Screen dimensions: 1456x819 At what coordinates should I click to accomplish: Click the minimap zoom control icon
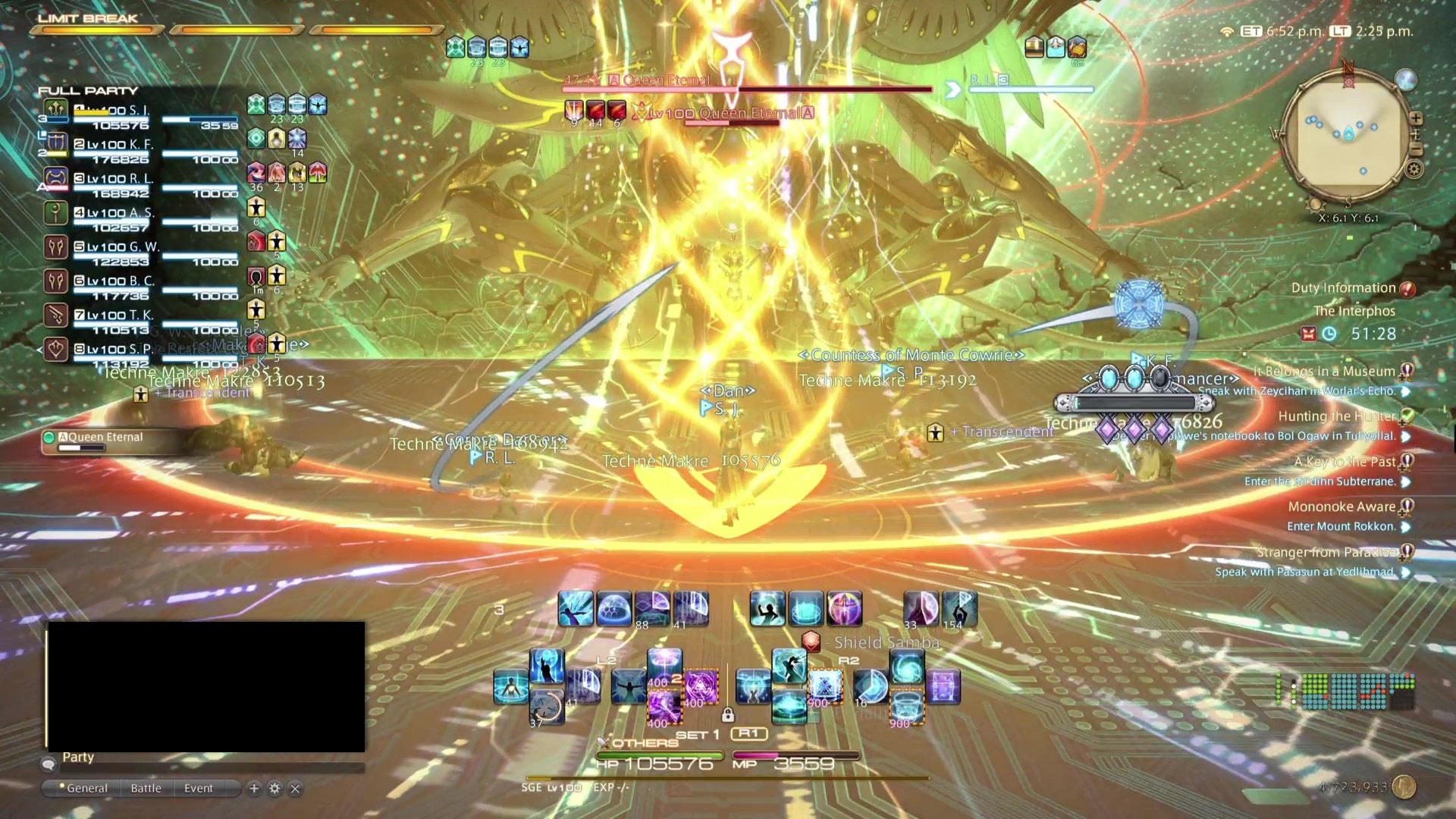1417,118
